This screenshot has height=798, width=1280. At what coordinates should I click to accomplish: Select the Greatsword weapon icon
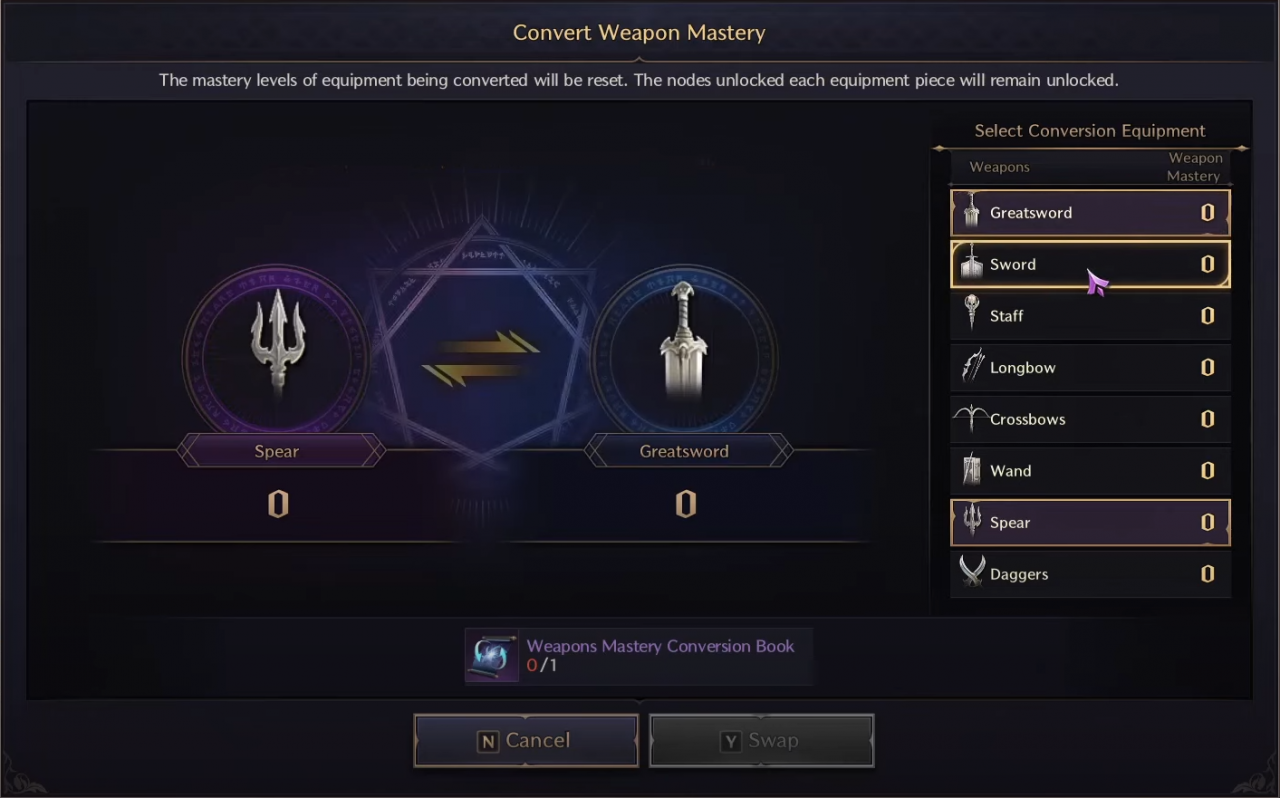point(971,212)
